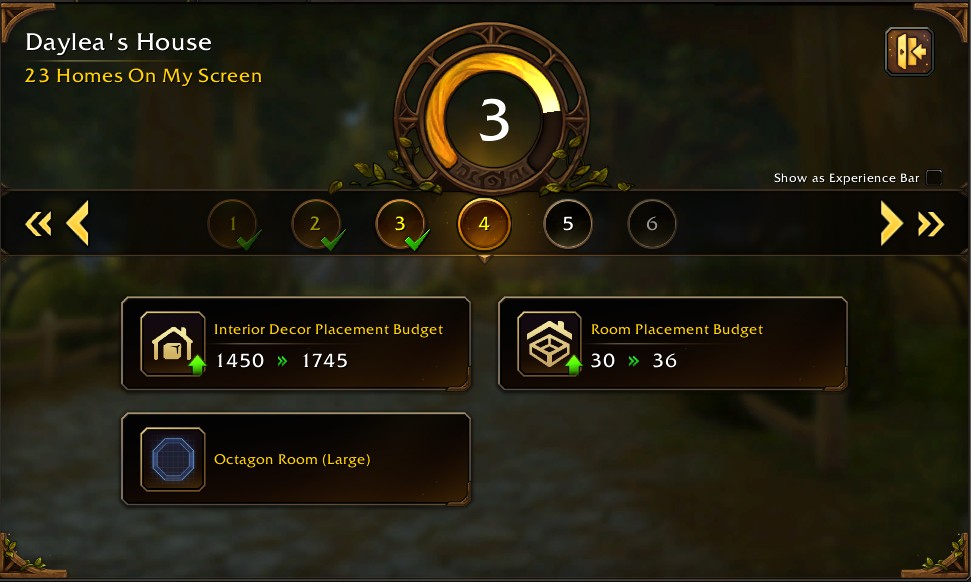This screenshot has height=582, width=971.
Task: Switch to level 6 rewards
Action: (652, 224)
